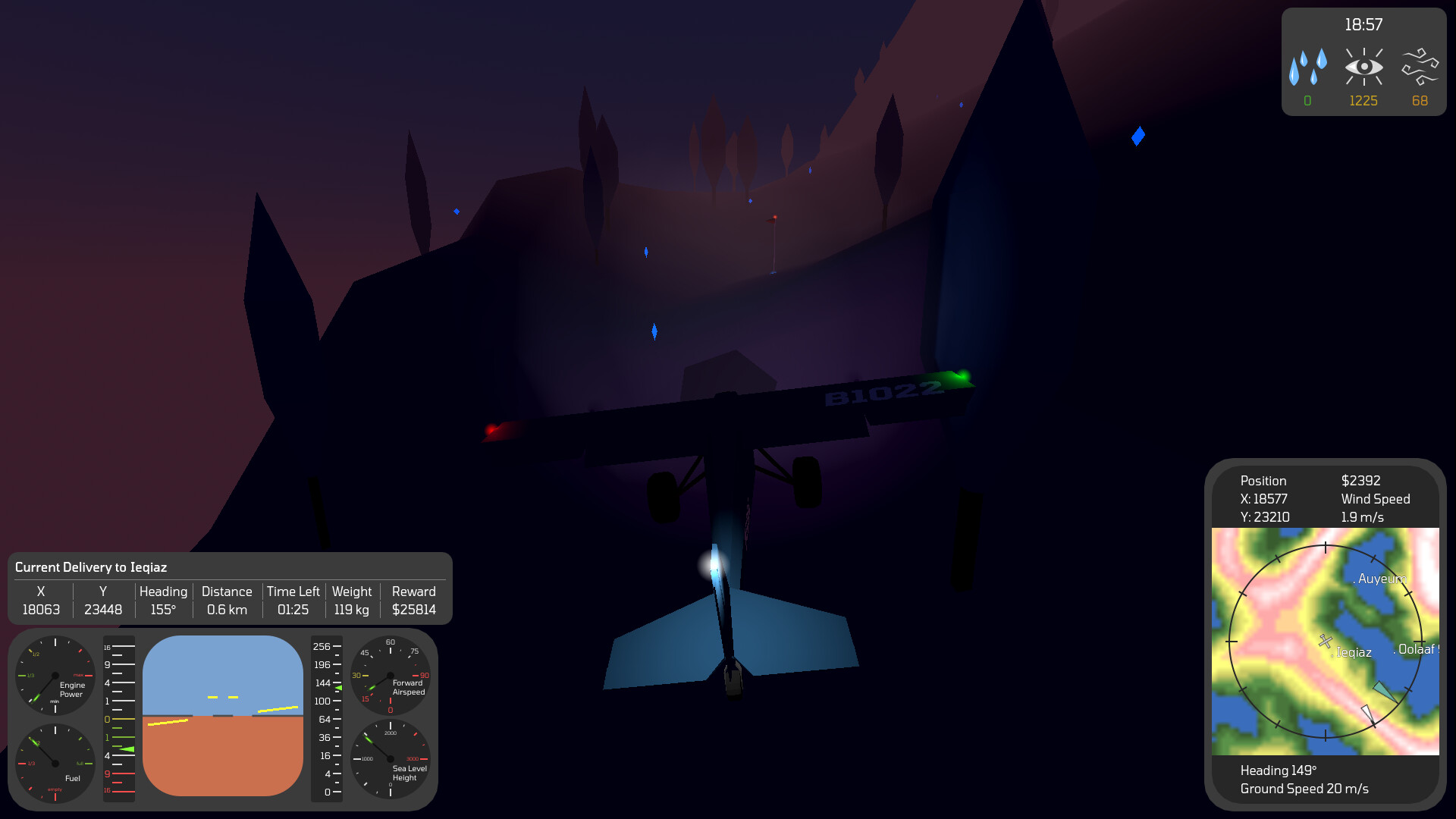Click the $2392 money balance
1456x819 pixels.
pyautogui.click(x=1360, y=481)
